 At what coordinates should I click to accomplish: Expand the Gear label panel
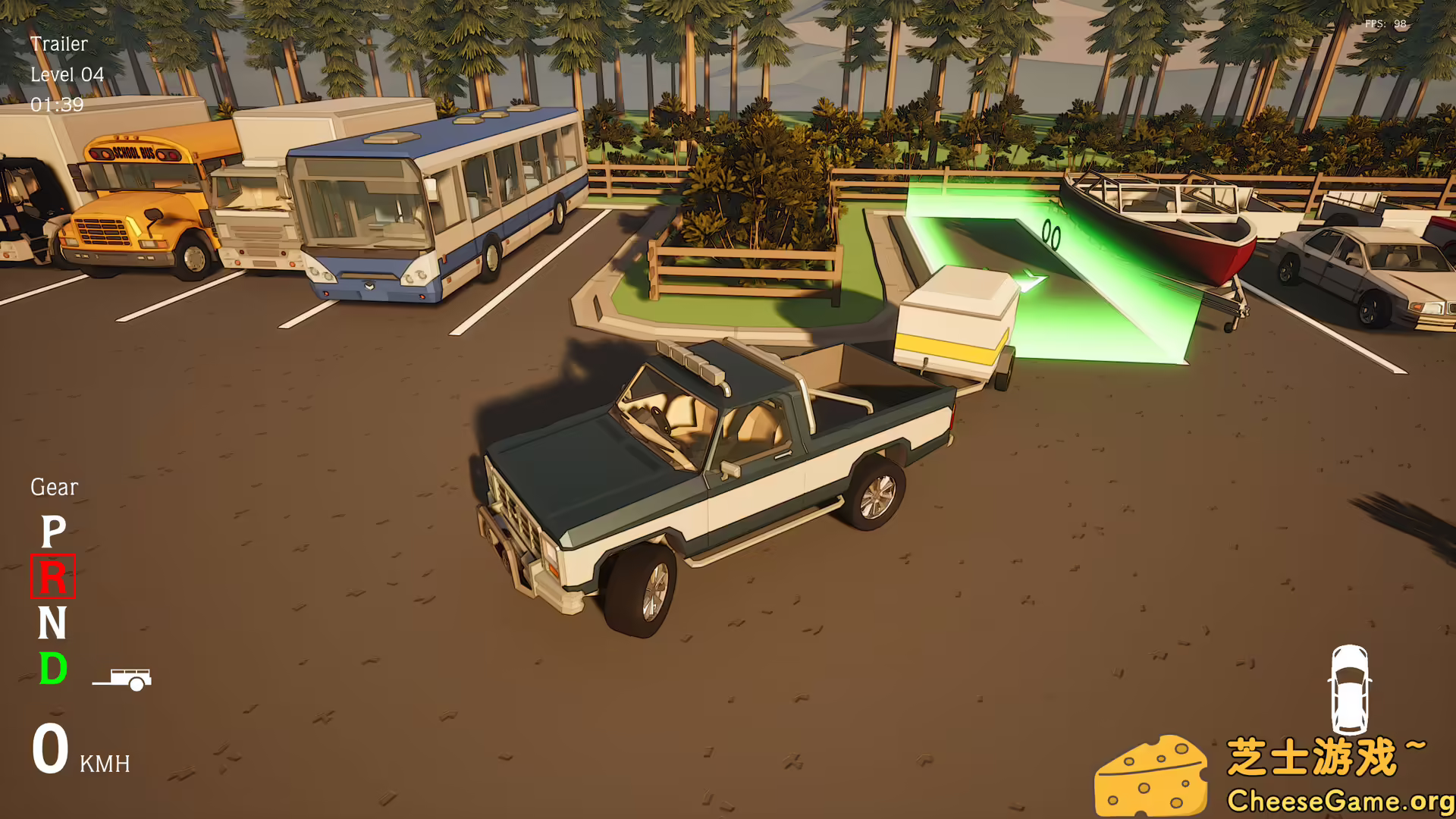tap(53, 487)
